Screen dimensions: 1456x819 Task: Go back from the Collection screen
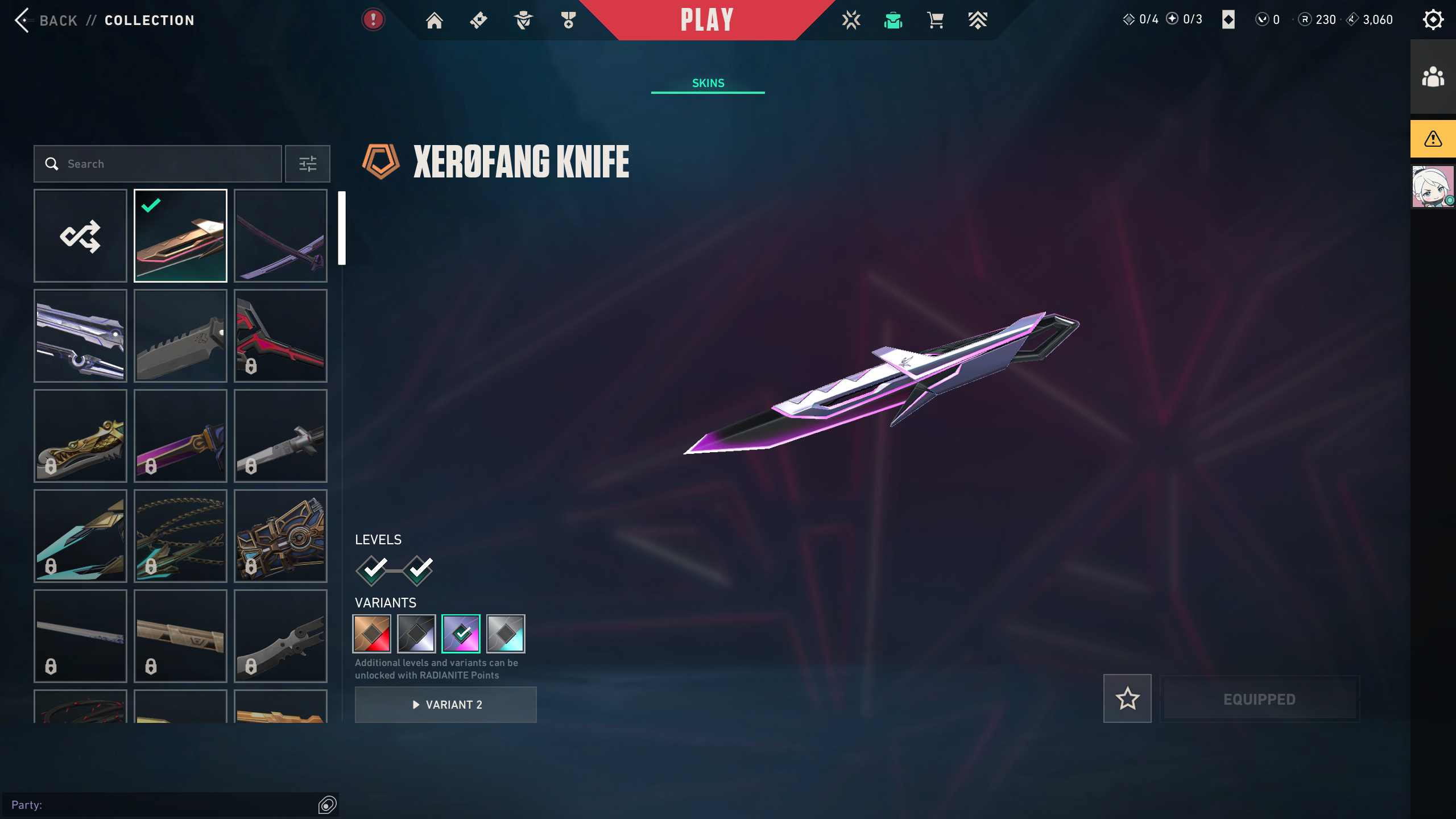[47, 20]
